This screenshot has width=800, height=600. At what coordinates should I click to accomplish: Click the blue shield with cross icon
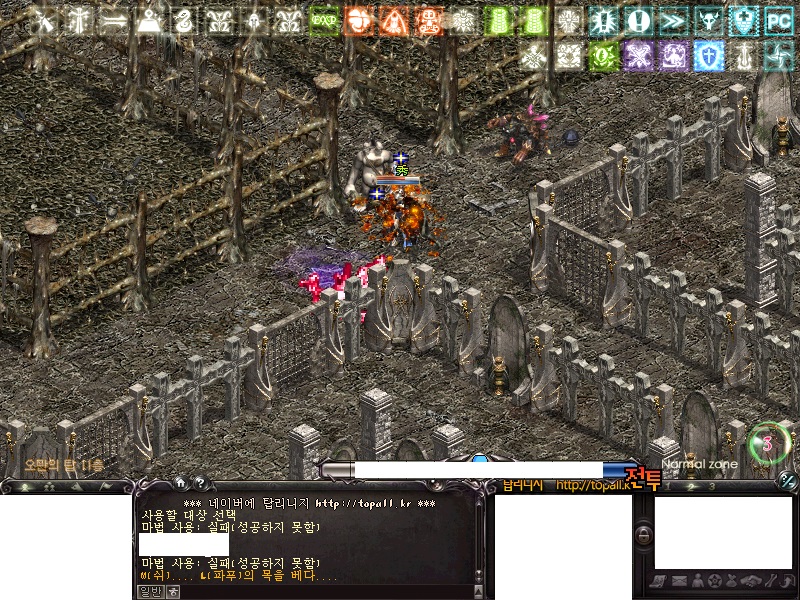coord(708,55)
